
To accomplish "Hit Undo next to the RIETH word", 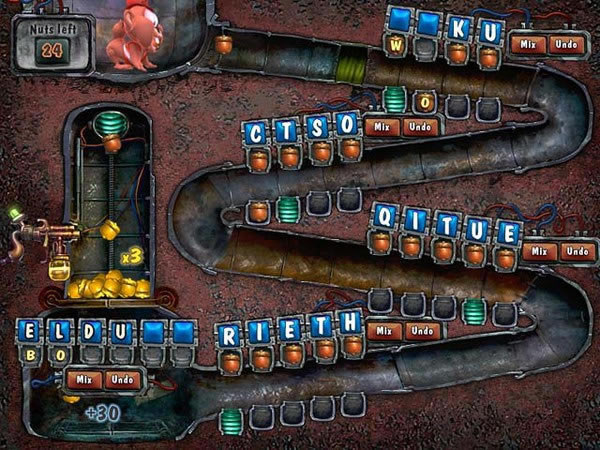I will 423,331.
